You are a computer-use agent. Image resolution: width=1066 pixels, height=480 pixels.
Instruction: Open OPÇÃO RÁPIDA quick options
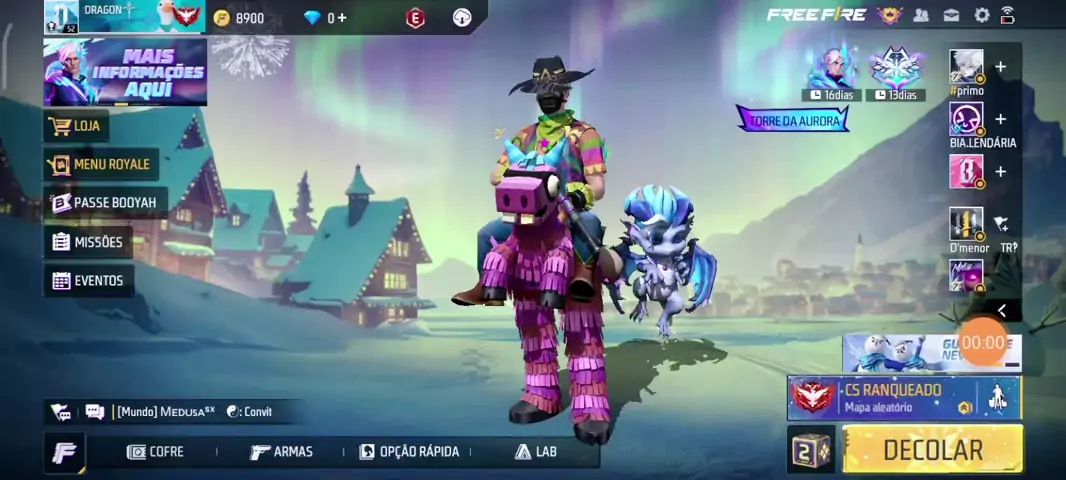pos(409,452)
